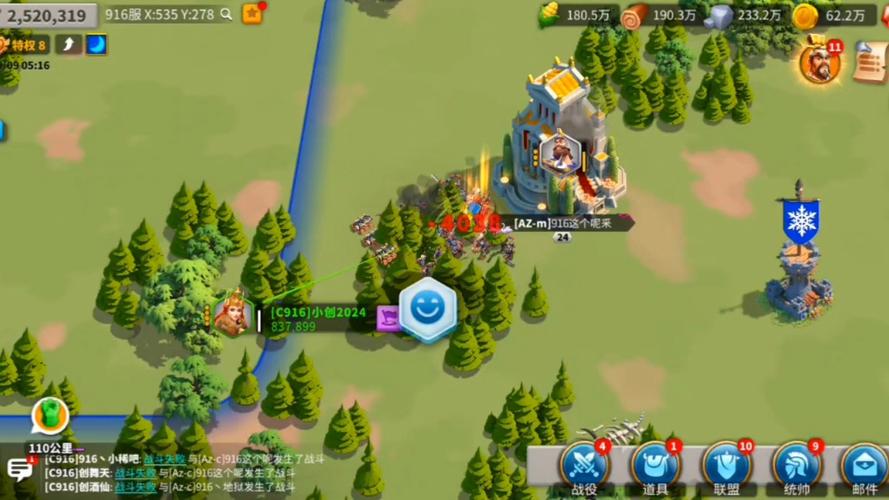The image size is (889, 500).
Task: Open the chat speech bubble icon
Action: (x=19, y=468)
